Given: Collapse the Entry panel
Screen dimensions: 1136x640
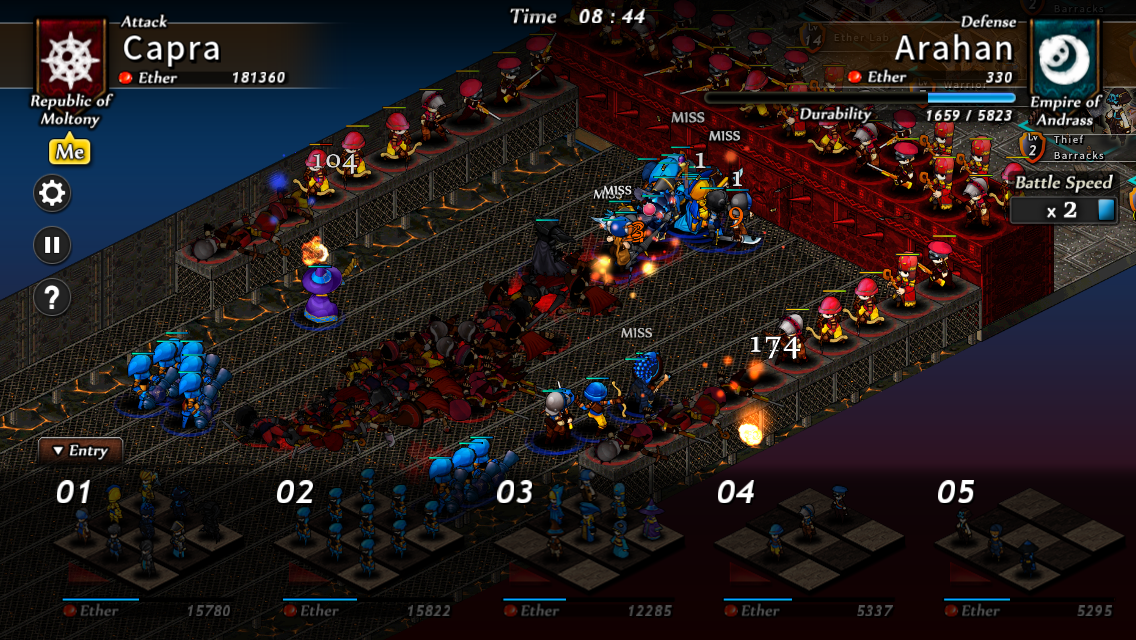Looking at the screenshot, I should point(80,451).
